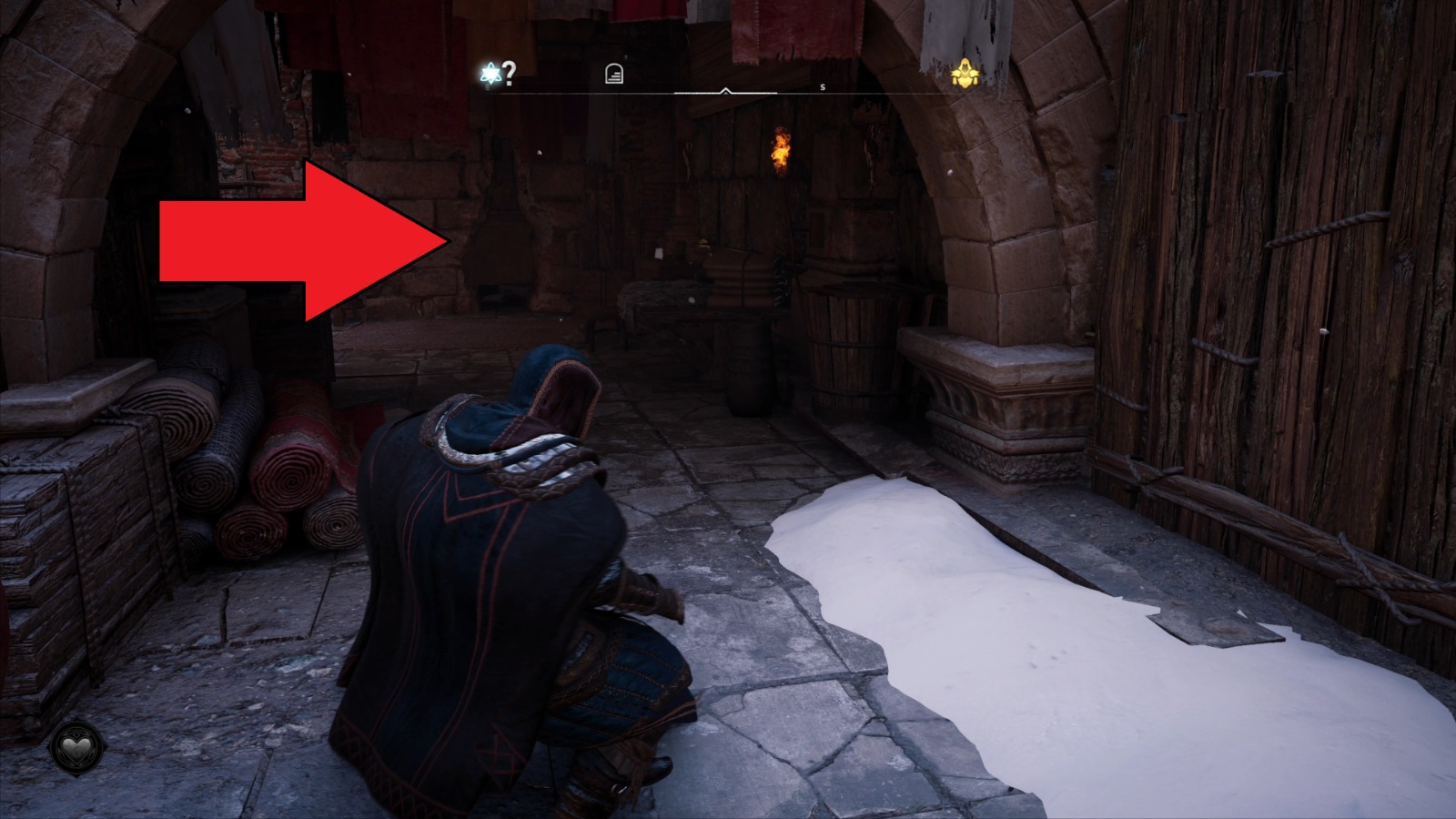Viewport: 1456px width, 819px height.
Task: Click the middle of the compass bar
Action: [728, 91]
